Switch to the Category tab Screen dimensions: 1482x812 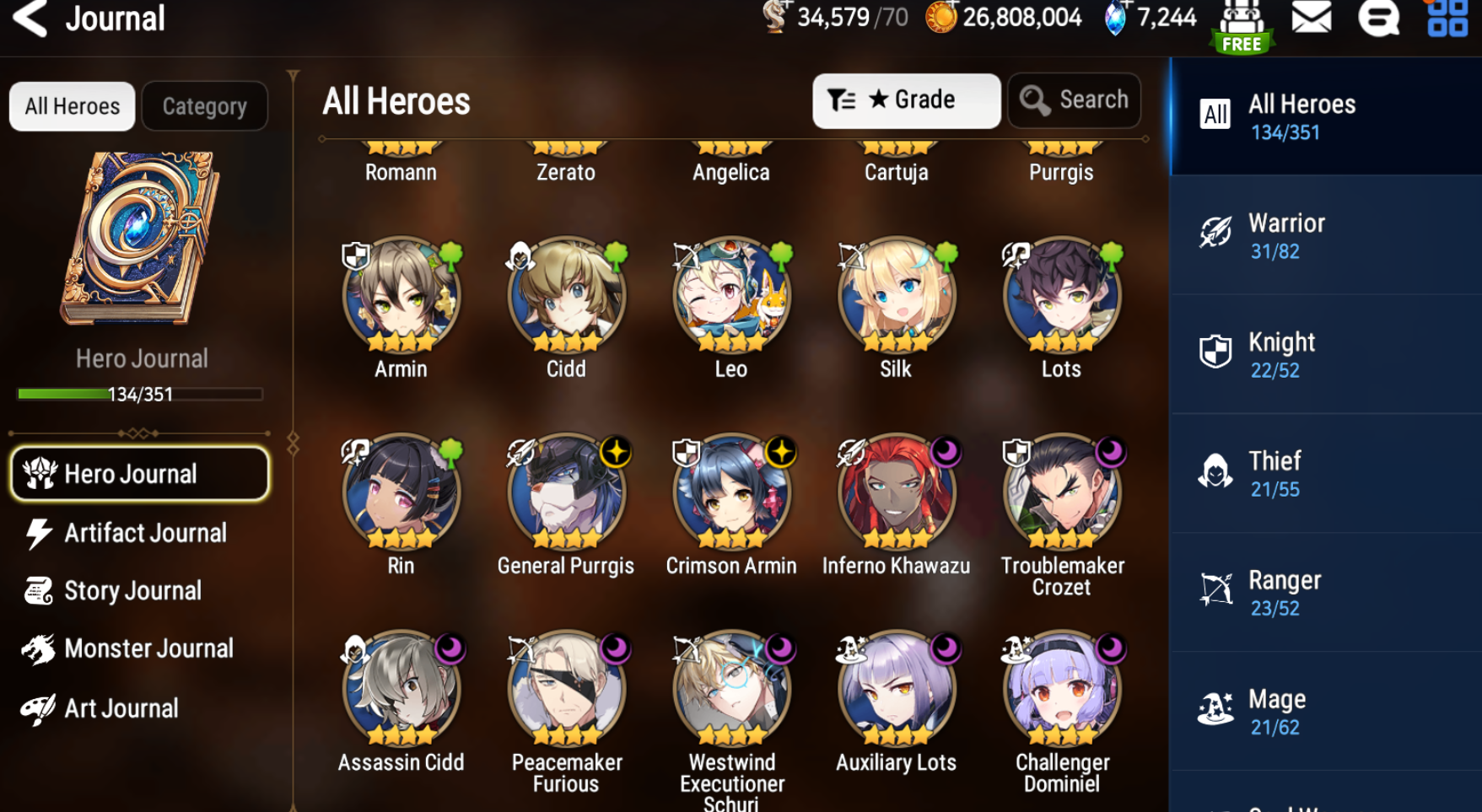coord(204,106)
